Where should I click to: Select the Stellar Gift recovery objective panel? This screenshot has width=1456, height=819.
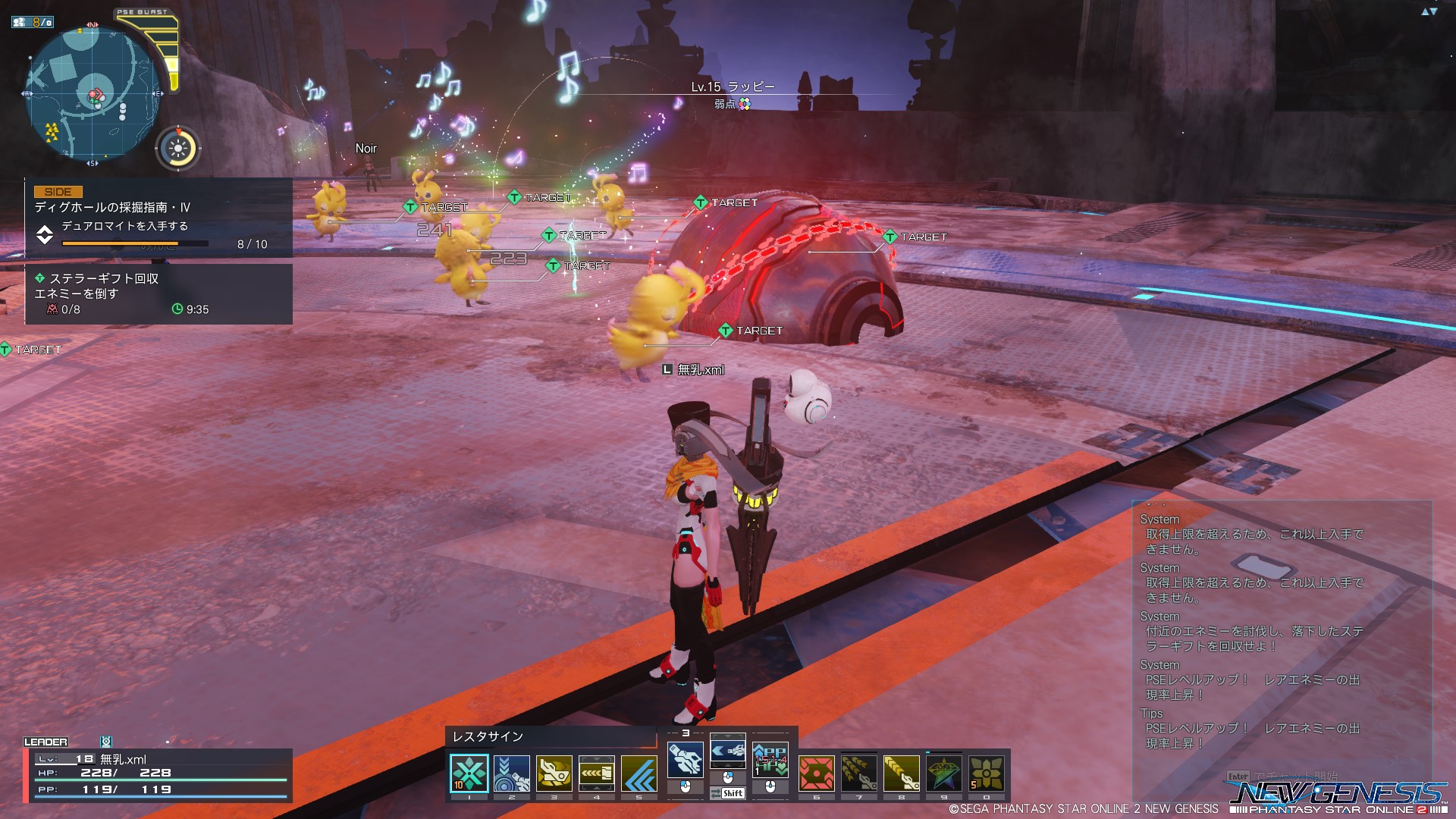point(158,294)
